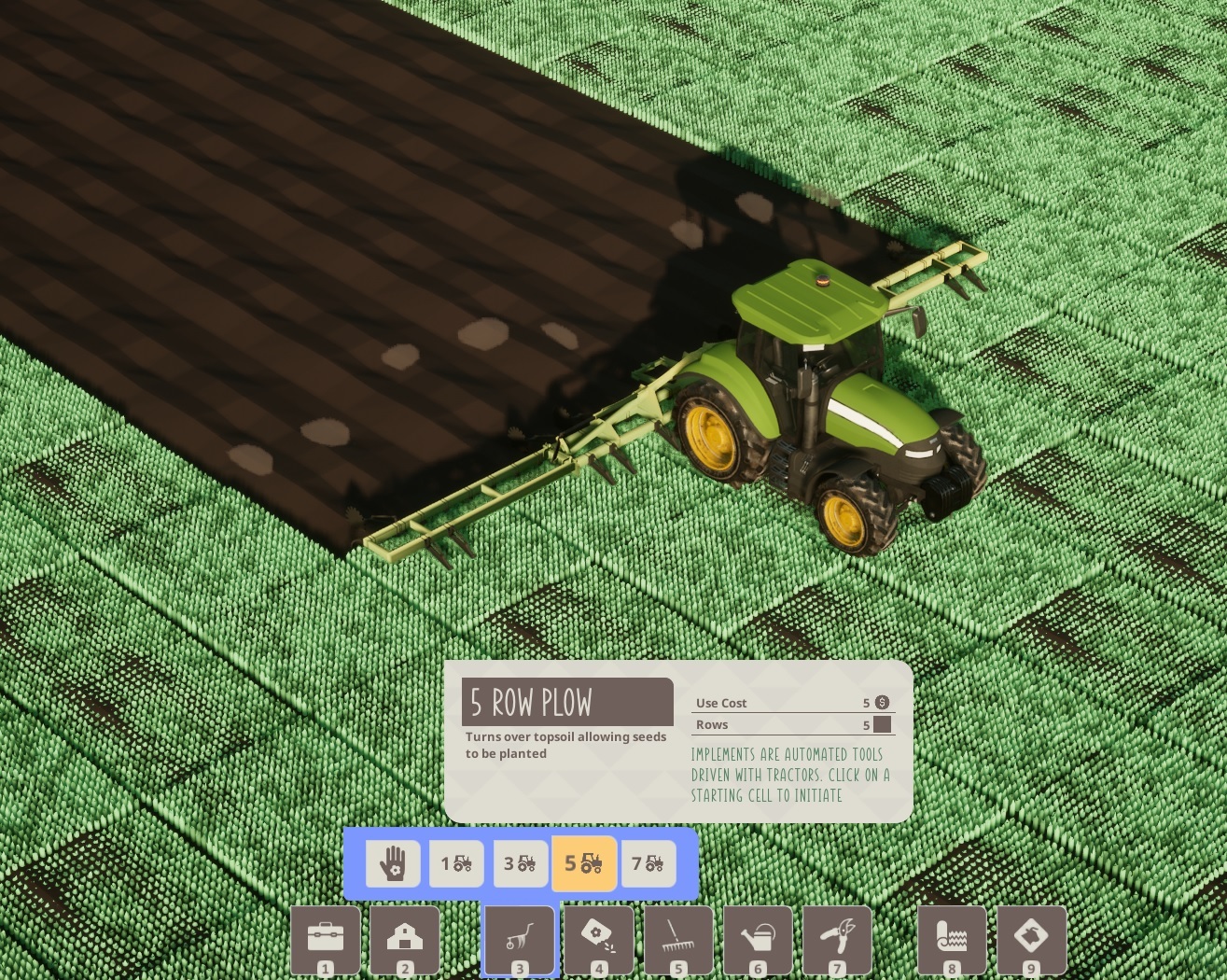Select the plow tool in slot 3

tap(521, 940)
